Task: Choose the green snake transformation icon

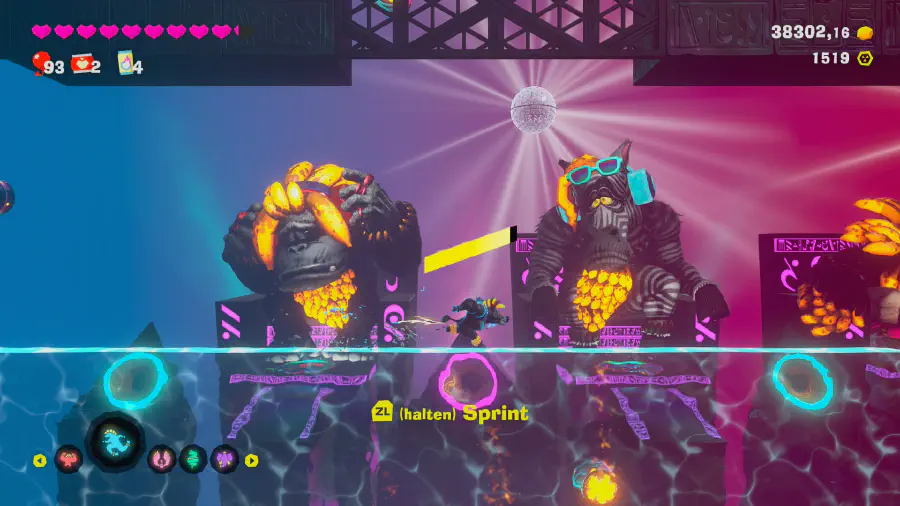Action: click(x=193, y=459)
